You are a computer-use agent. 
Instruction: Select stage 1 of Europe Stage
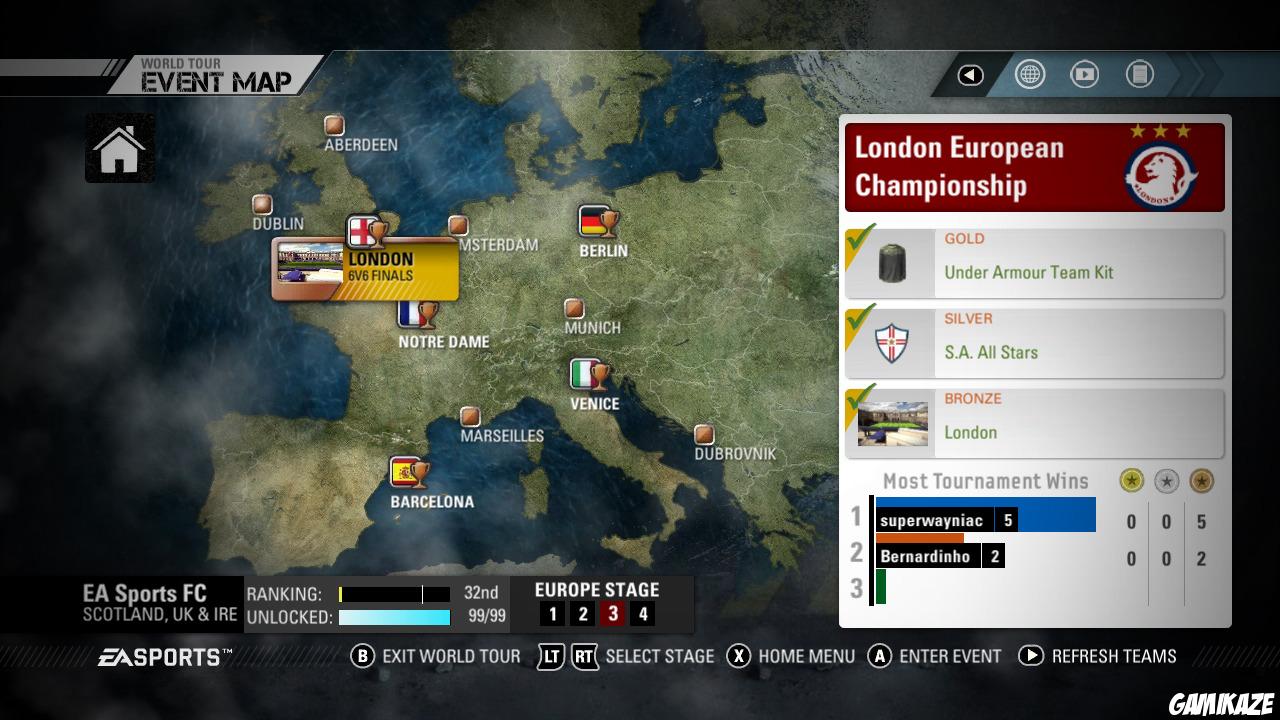[x=552, y=613]
